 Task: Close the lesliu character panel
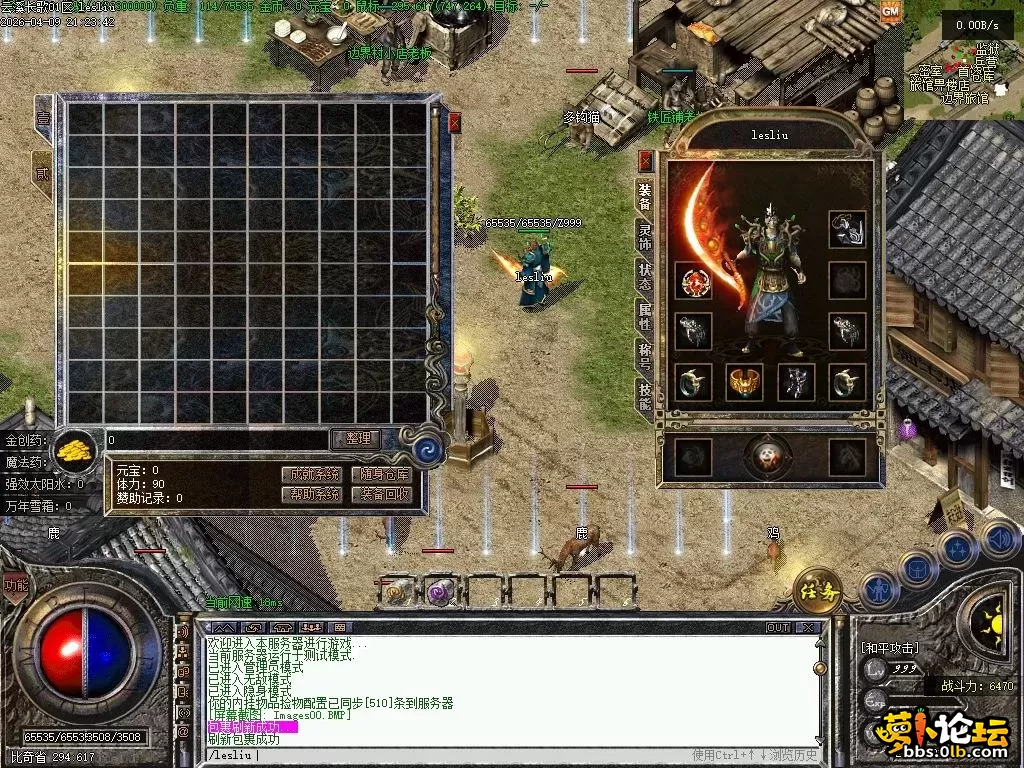point(646,160)
